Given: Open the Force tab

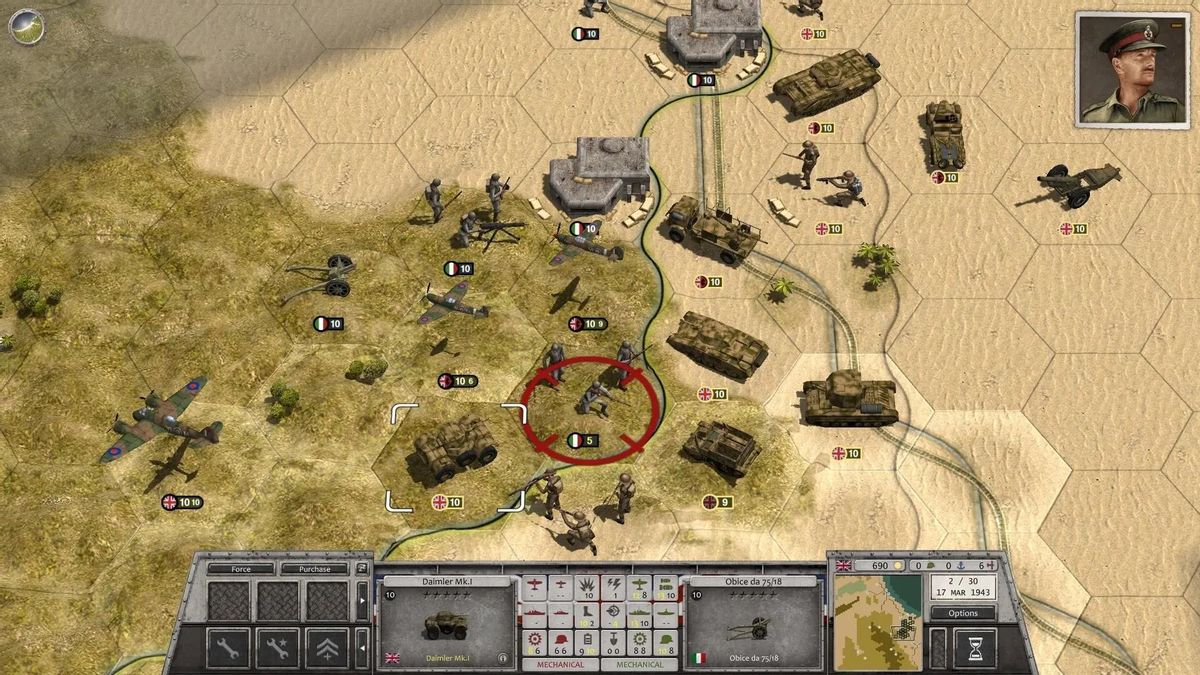Looking at the screenshot, I should click(x=240, y=569).
